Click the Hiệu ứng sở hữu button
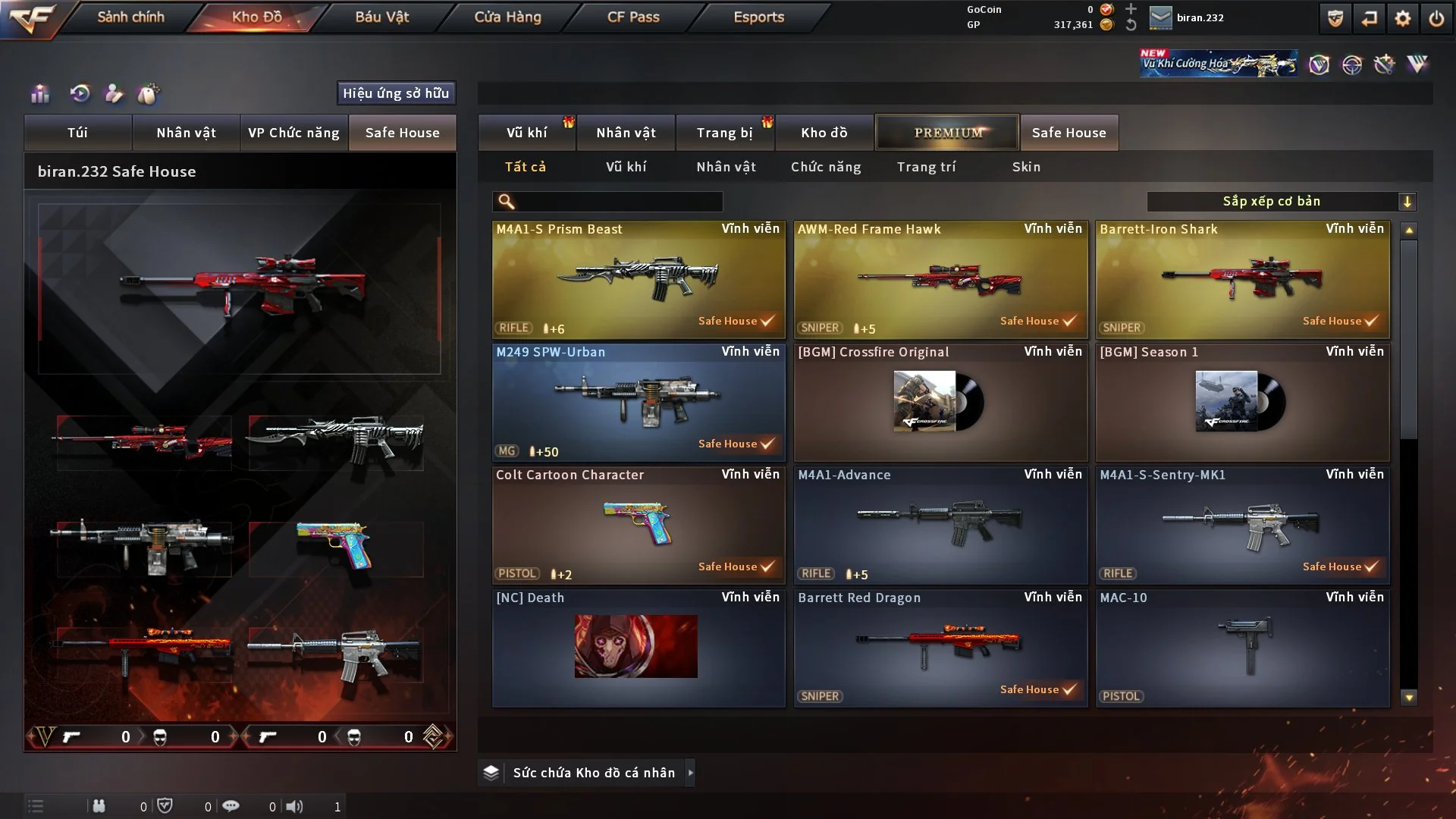 396,93
